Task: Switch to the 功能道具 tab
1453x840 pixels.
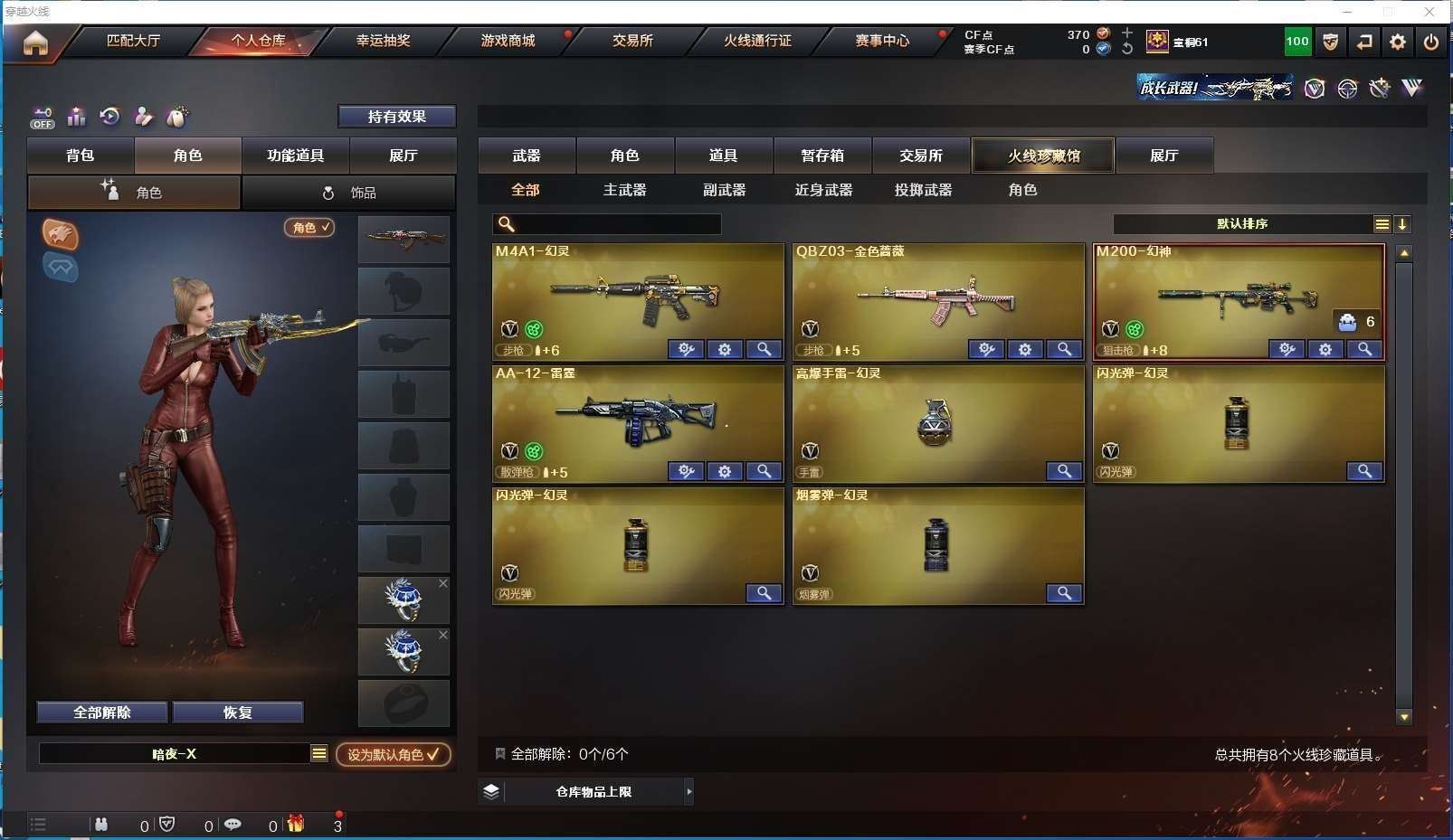Action: (x=295, y=156)
